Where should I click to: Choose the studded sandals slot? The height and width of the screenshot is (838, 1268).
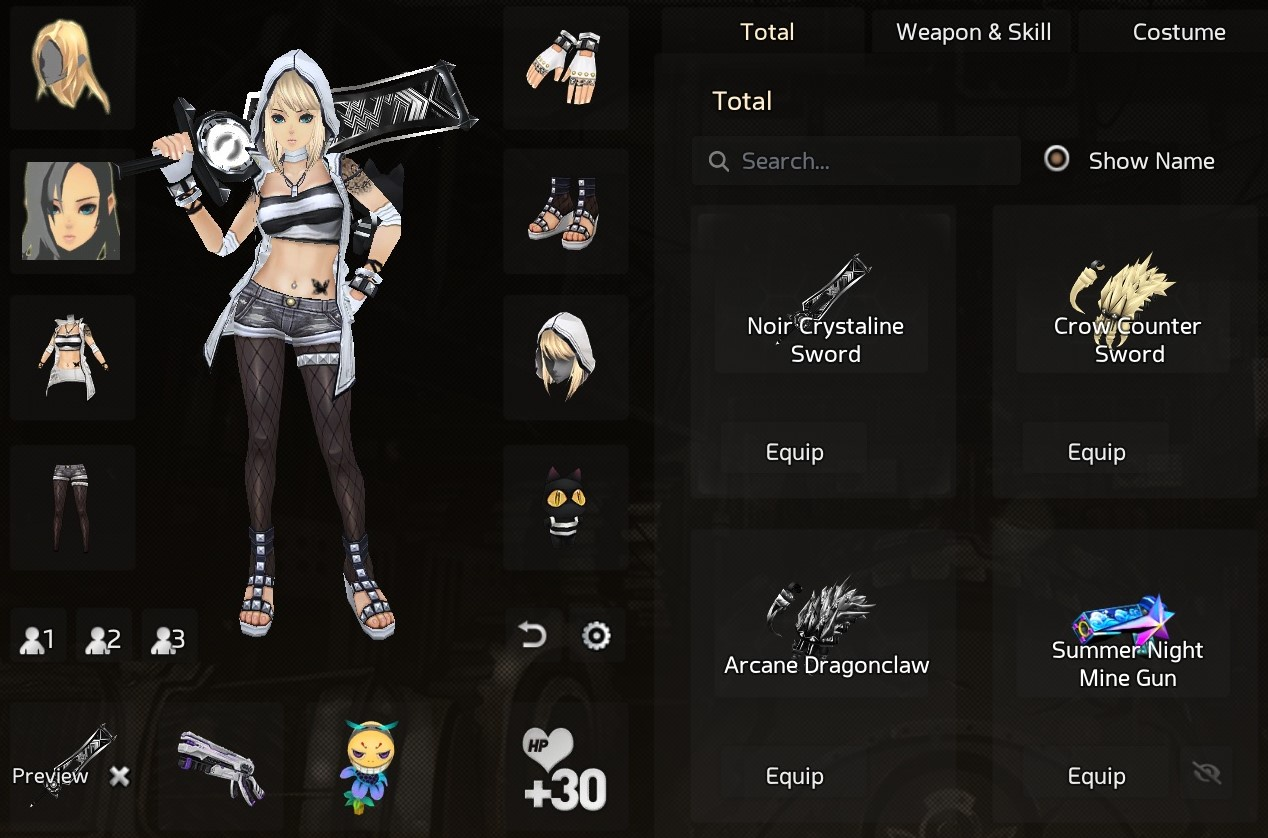point(566,211)
